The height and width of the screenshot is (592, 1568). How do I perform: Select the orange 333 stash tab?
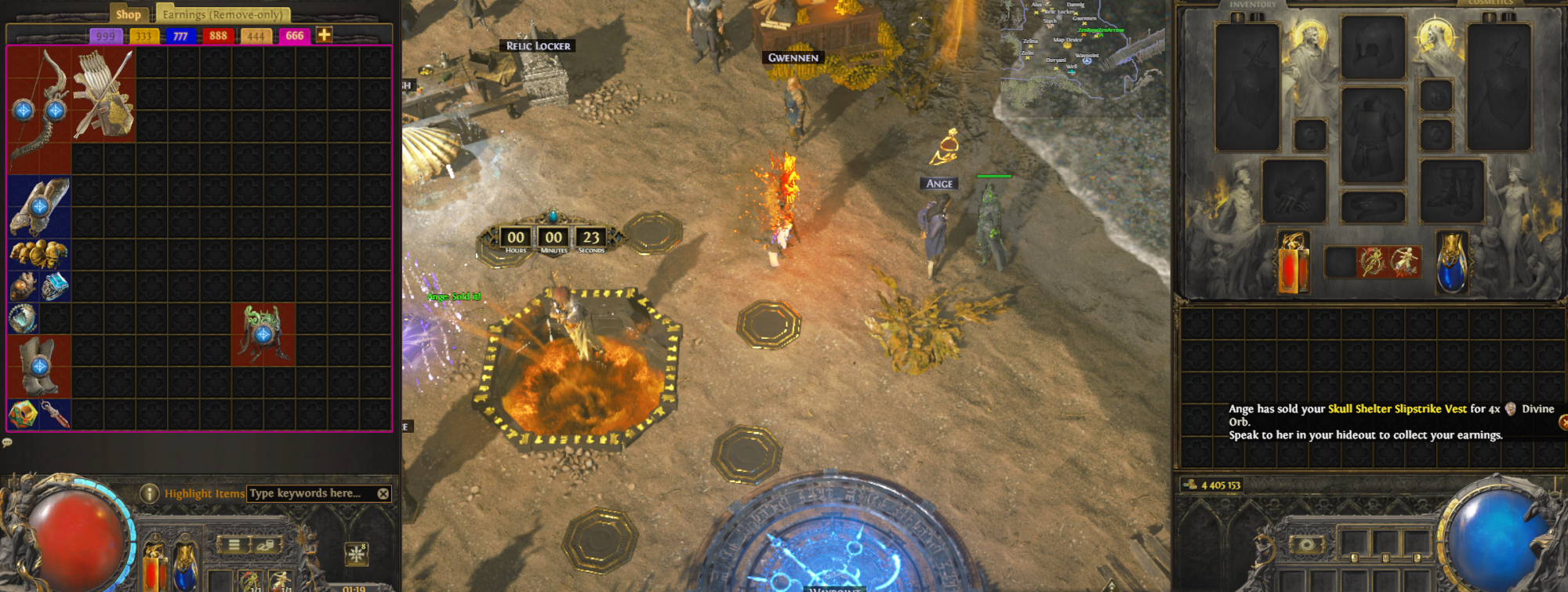(x=143, y=36)
